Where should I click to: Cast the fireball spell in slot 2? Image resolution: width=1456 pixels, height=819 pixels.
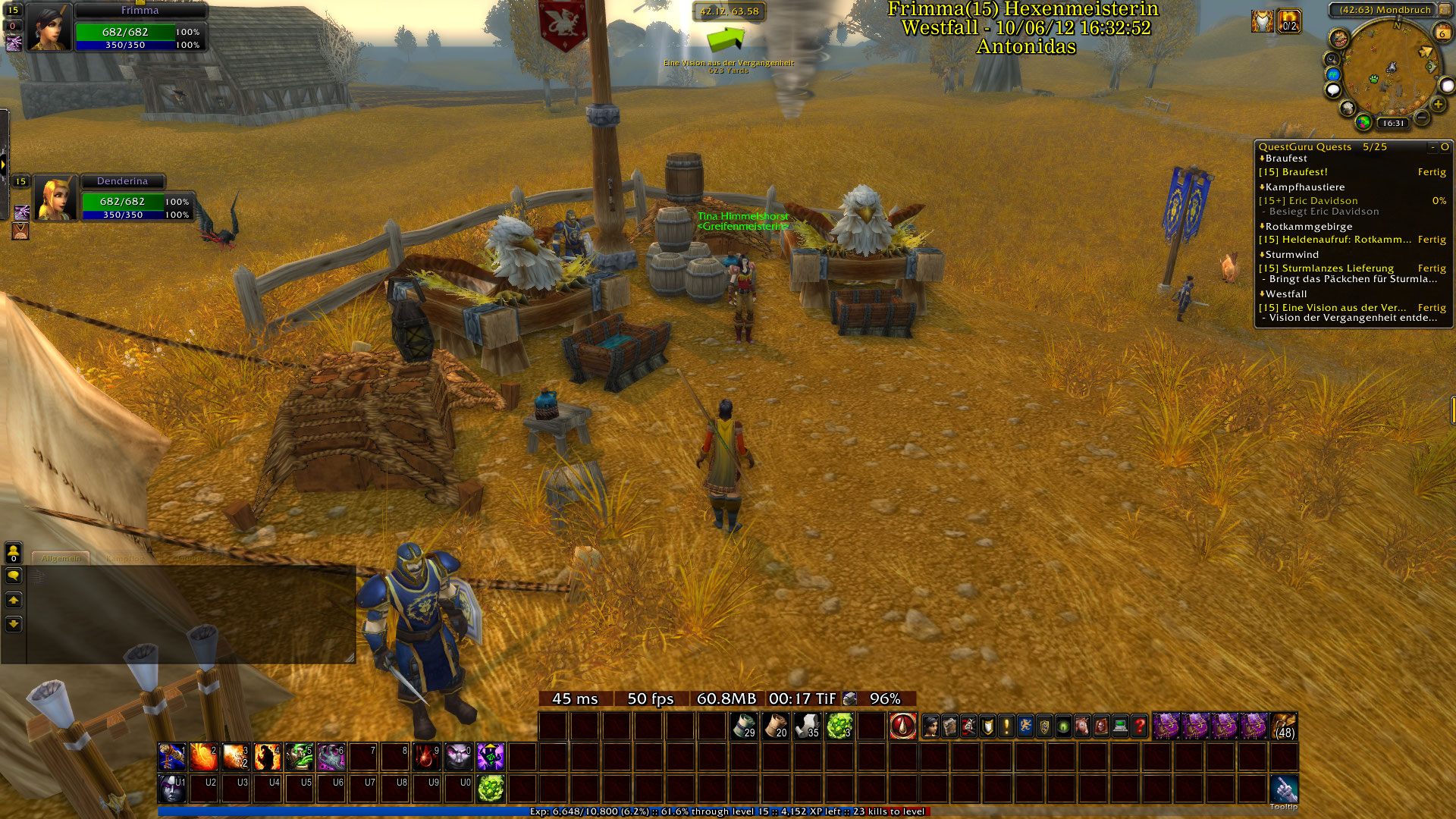(203, 757)
